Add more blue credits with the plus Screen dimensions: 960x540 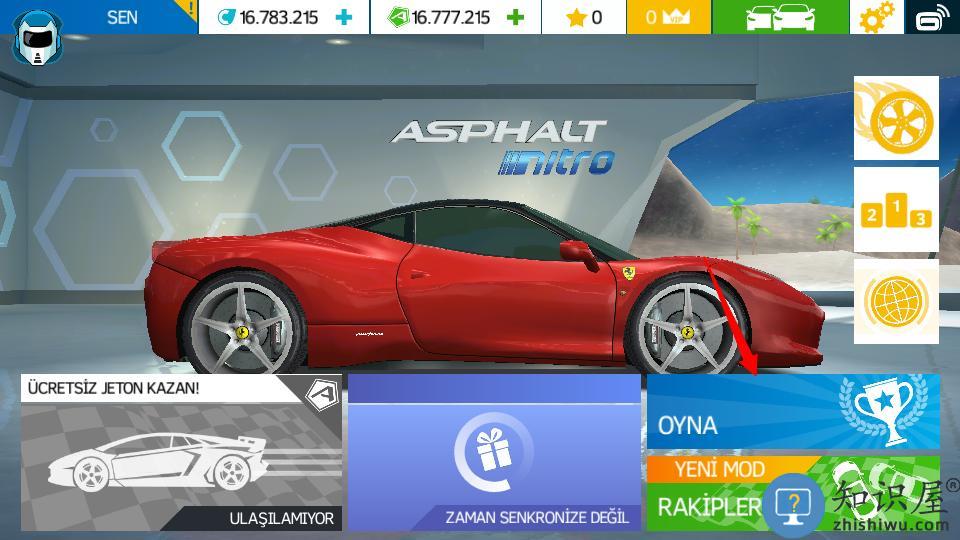point(344,17)
